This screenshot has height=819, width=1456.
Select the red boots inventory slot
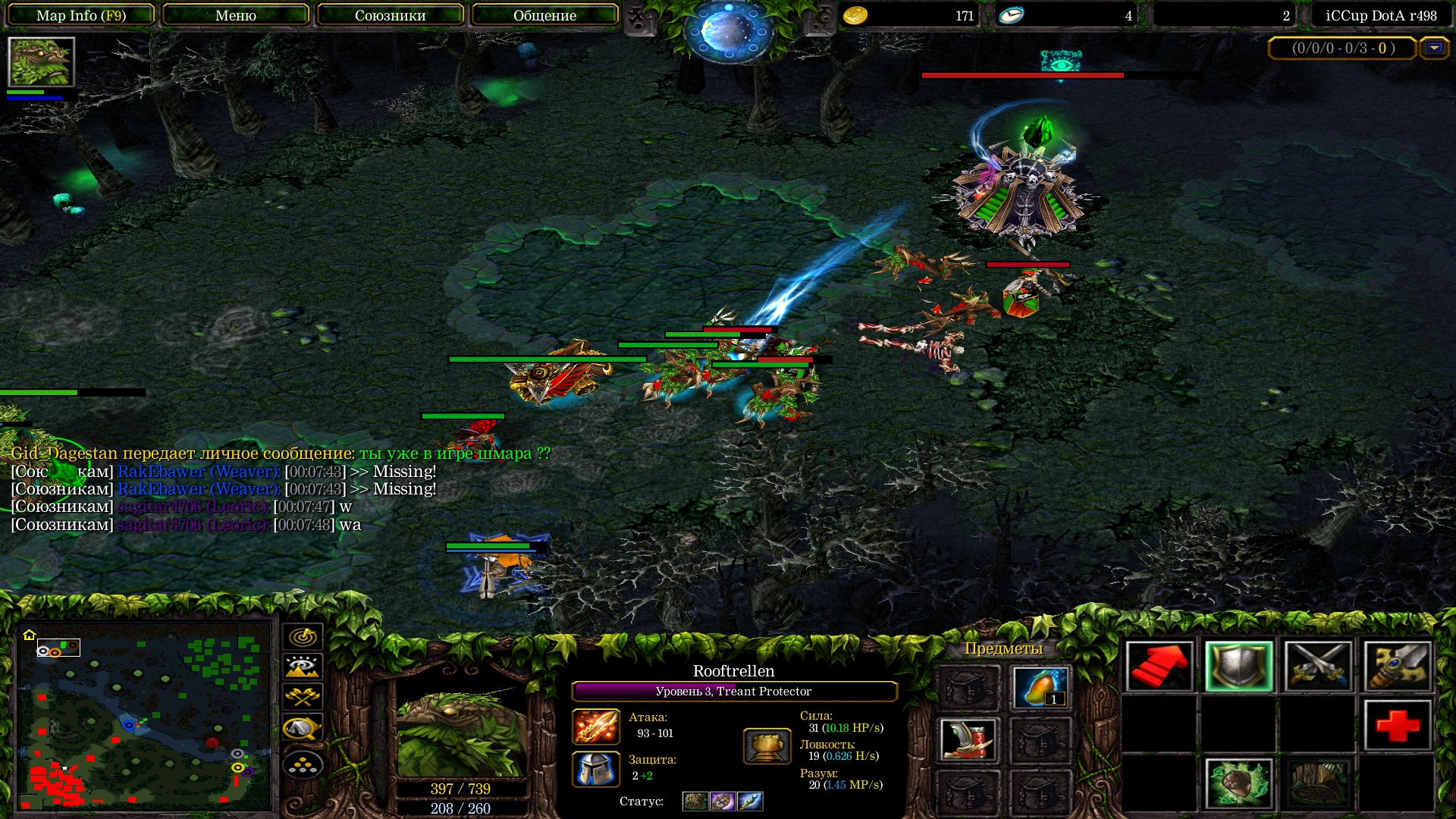(x=968, y=739)
